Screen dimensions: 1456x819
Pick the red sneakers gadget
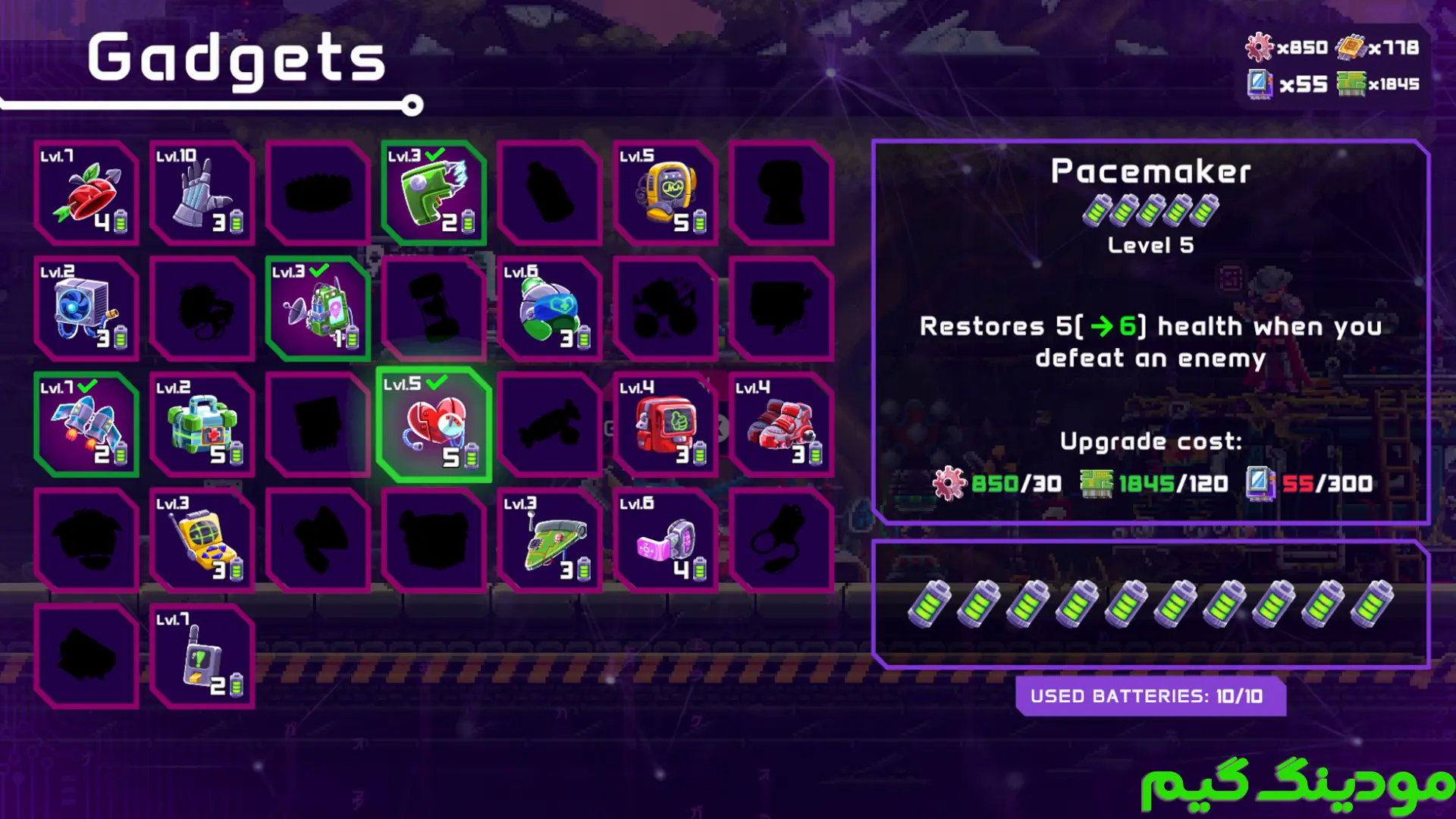781,425
